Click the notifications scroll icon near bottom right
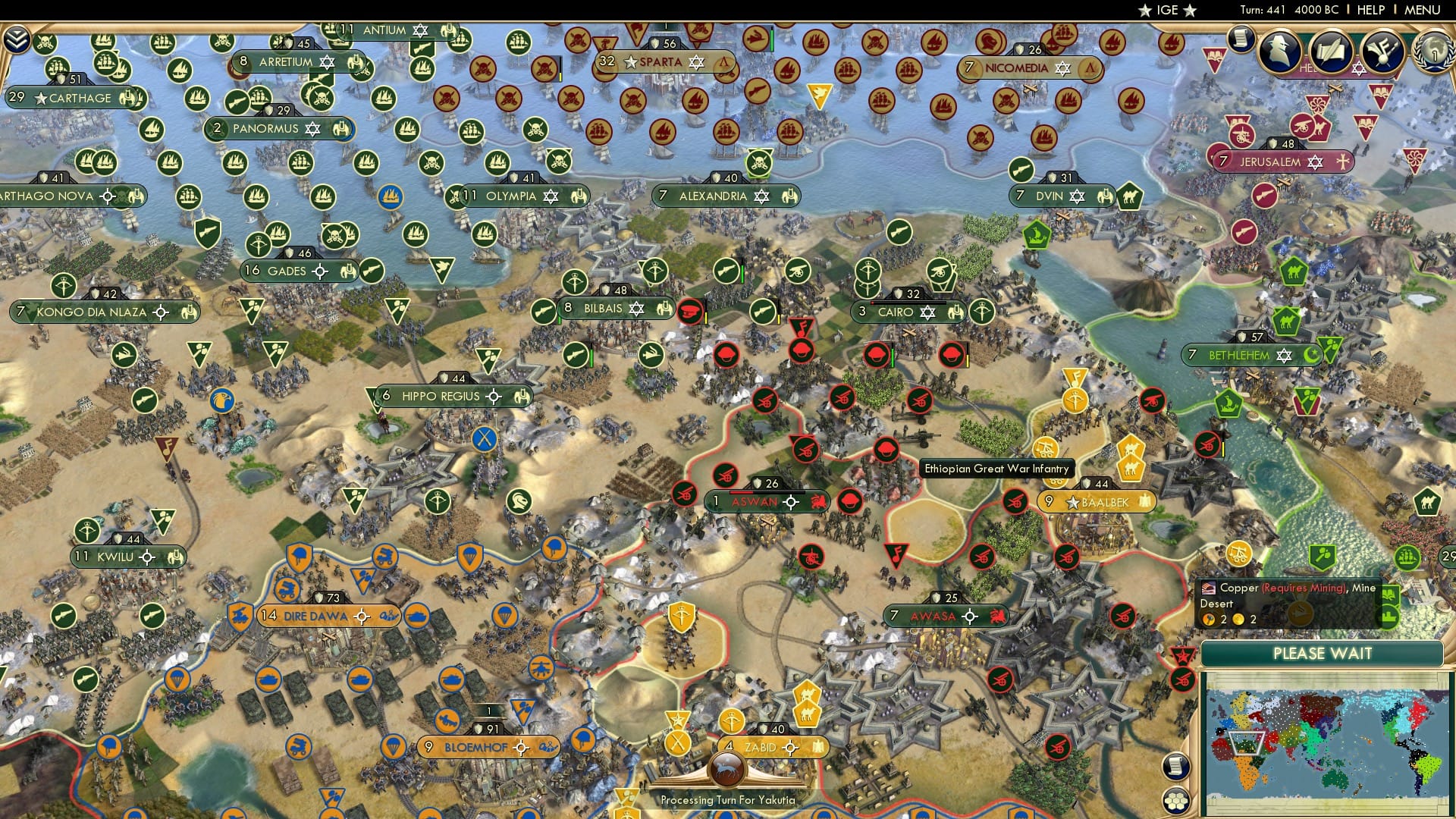The image size is (1456, 819). click(x=1175, y=767)
